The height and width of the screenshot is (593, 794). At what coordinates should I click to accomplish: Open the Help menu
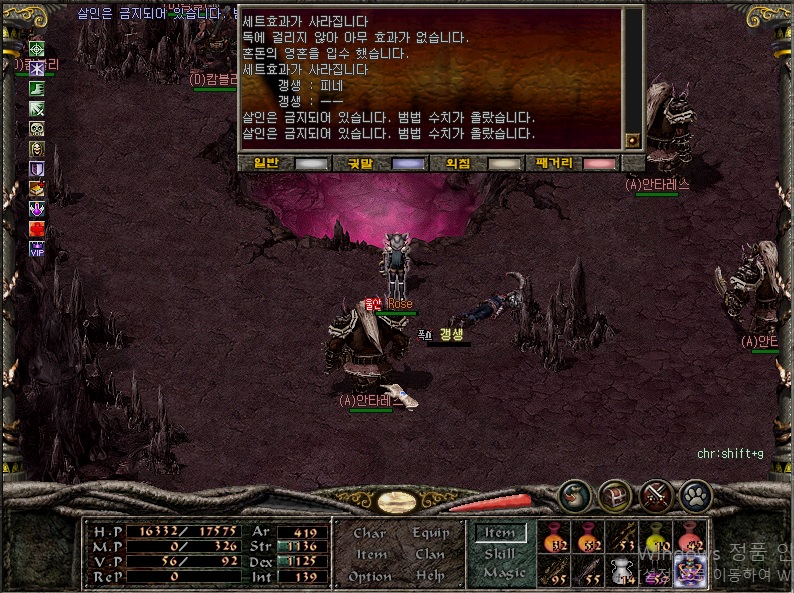[x=430, y=576]
